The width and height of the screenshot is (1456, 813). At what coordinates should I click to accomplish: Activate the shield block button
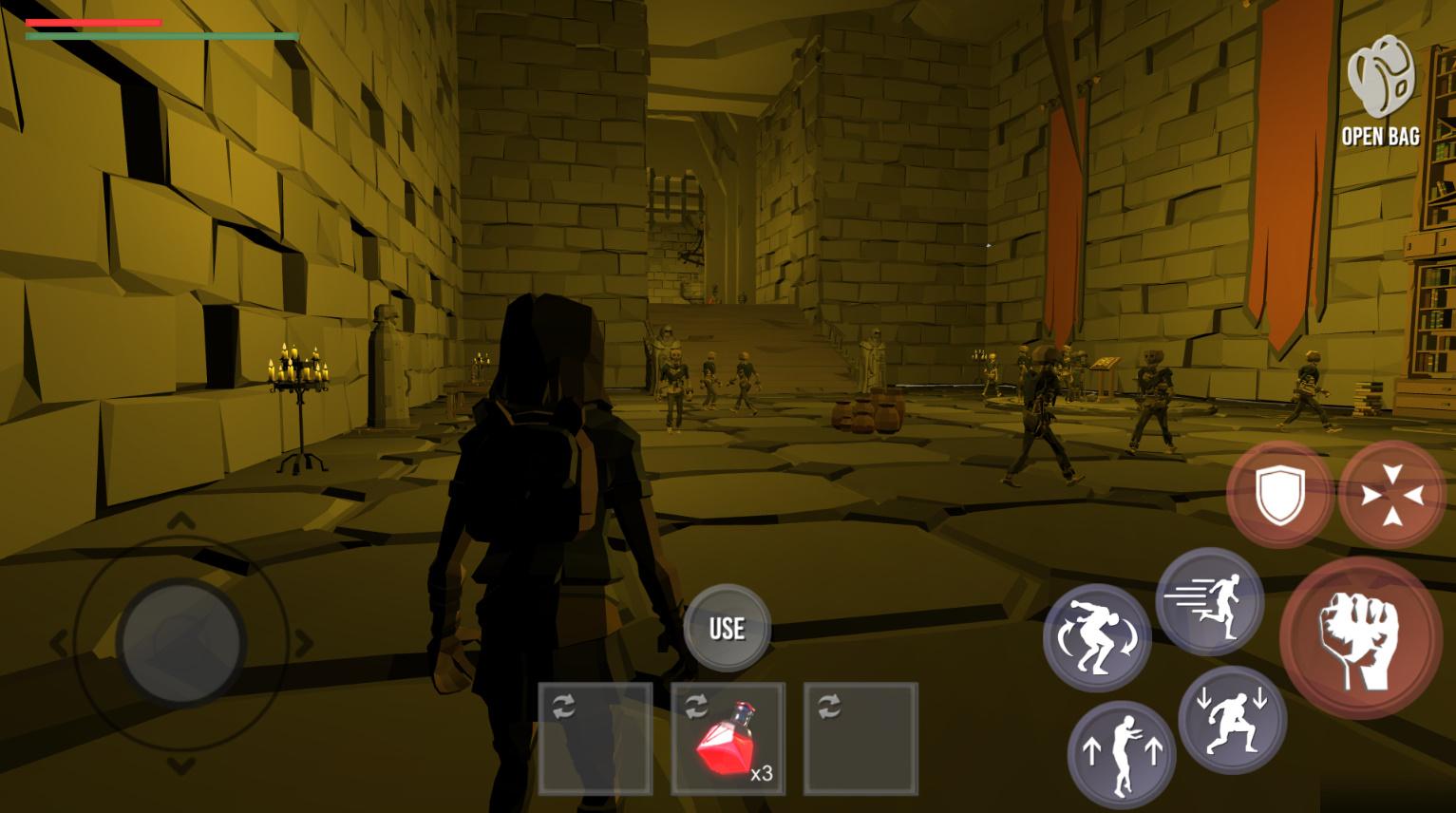pos(1279,494)
